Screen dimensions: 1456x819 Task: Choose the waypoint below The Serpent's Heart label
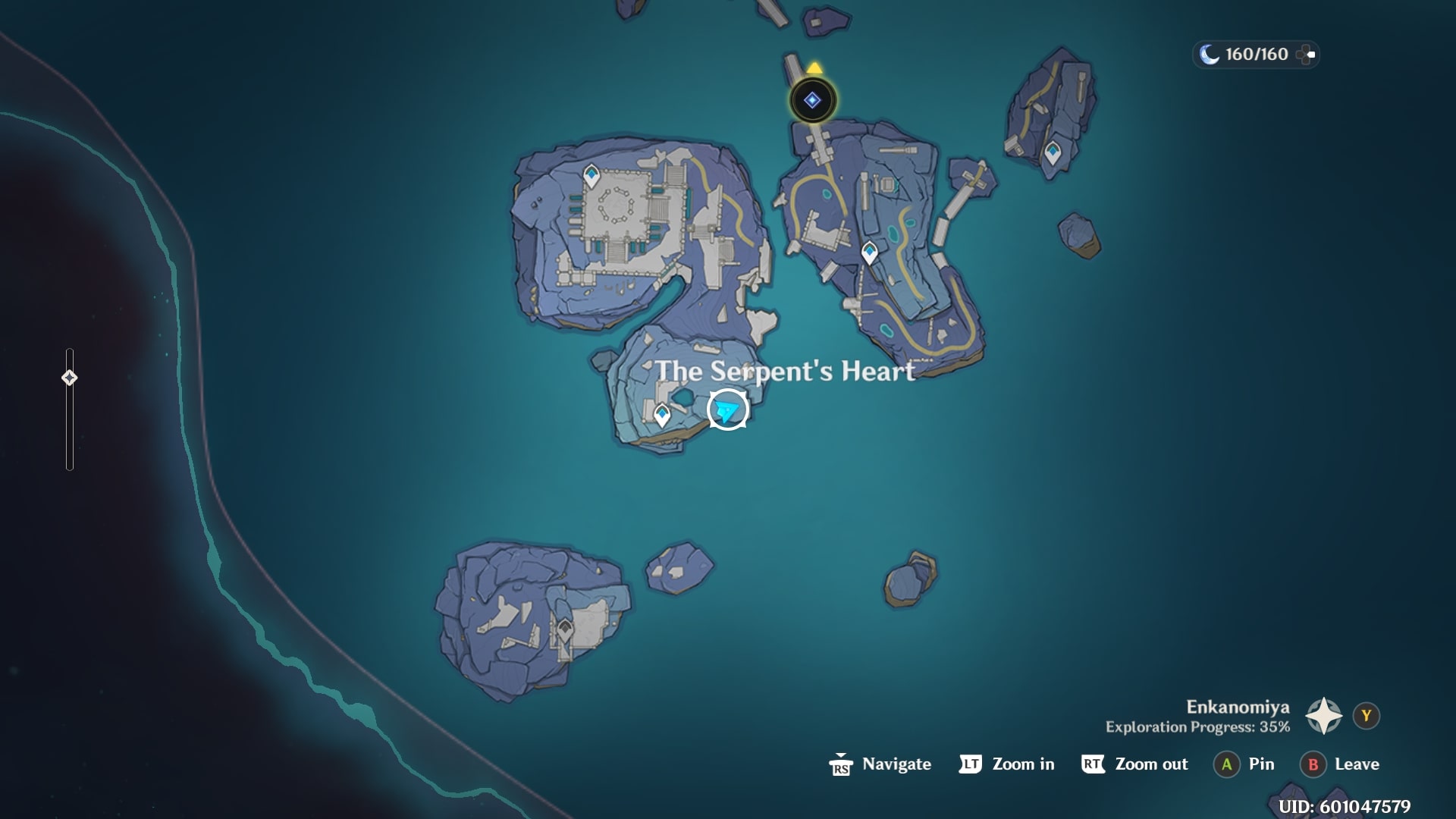[x=662, y=414]
